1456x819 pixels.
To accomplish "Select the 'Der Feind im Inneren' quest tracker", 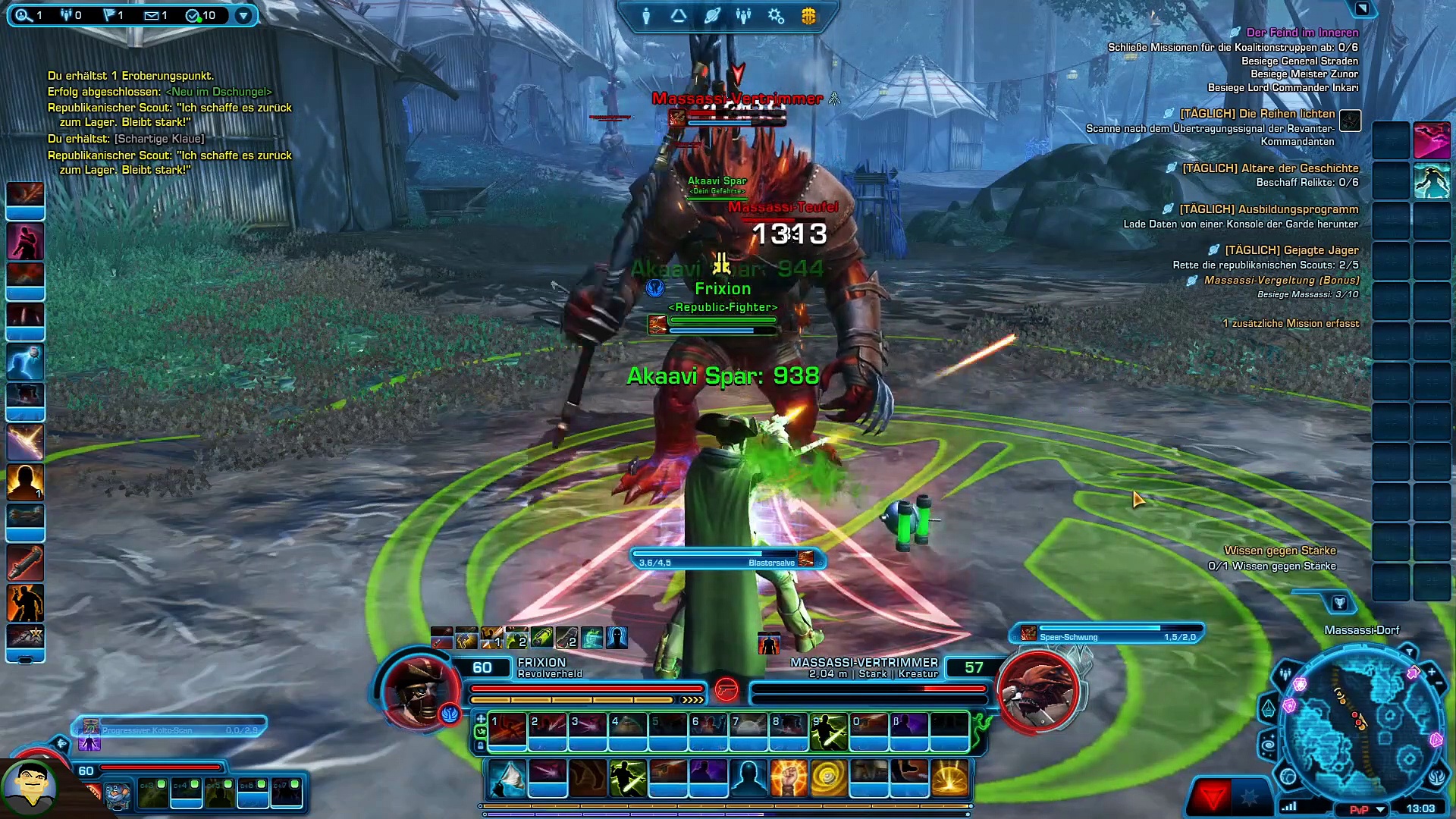I will tap(1302, 33).
